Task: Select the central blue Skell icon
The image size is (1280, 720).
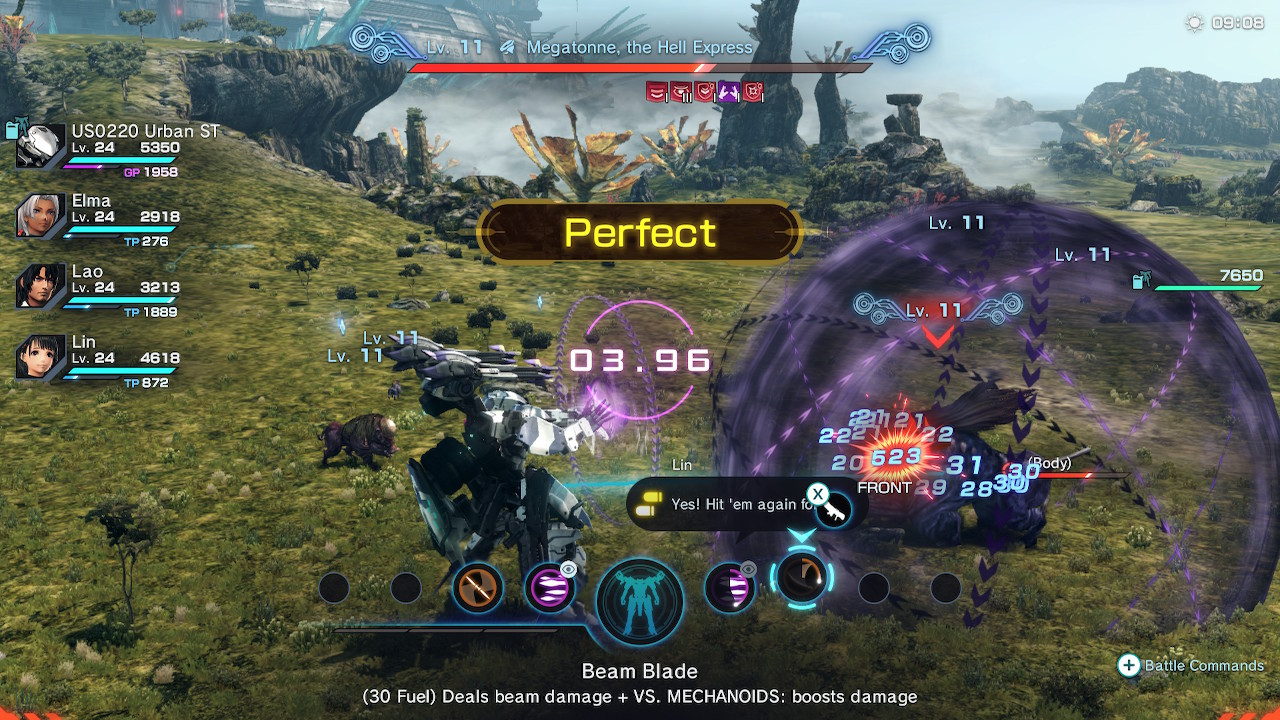Action: (x=640, y=602)
